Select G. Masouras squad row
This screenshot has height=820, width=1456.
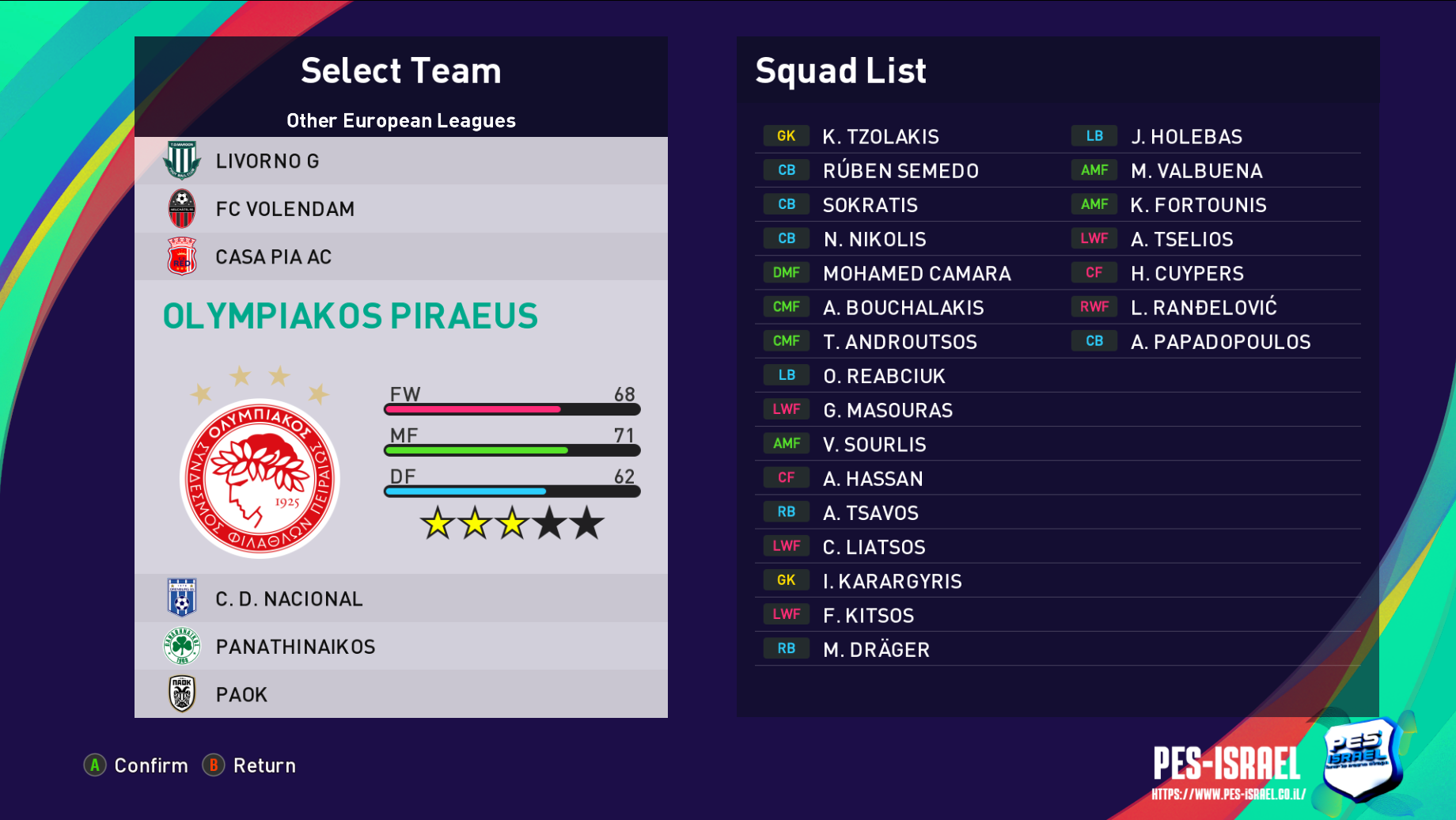tap(887, 410)
